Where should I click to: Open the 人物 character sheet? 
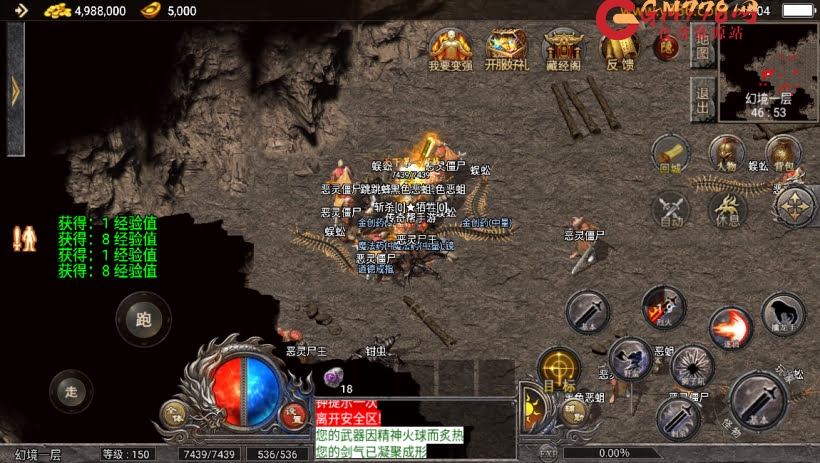pyautogui.click(x=727, y=154)
